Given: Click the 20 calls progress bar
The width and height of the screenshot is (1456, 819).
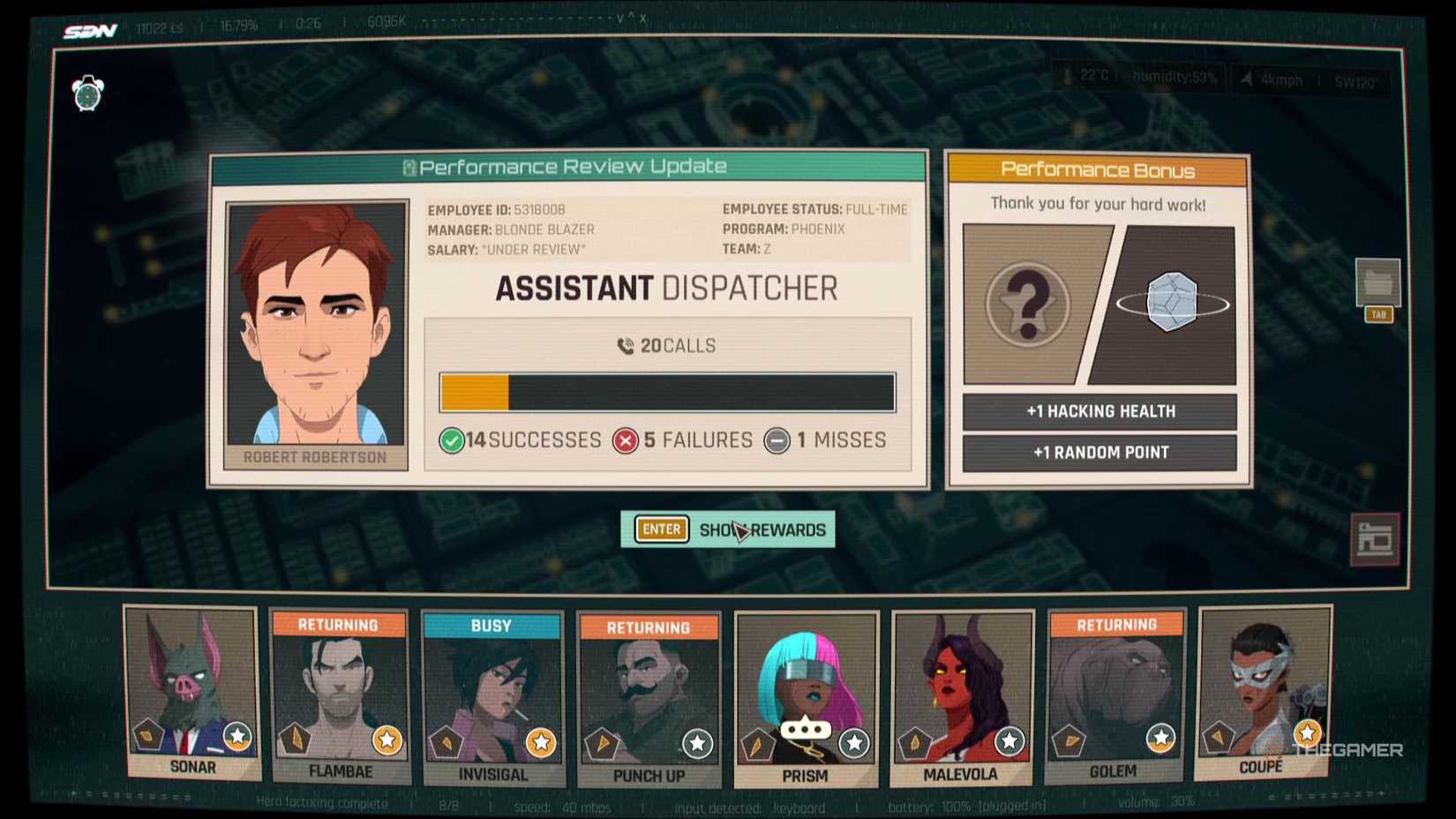Looking at the screenshot, I should coord(664,391).
